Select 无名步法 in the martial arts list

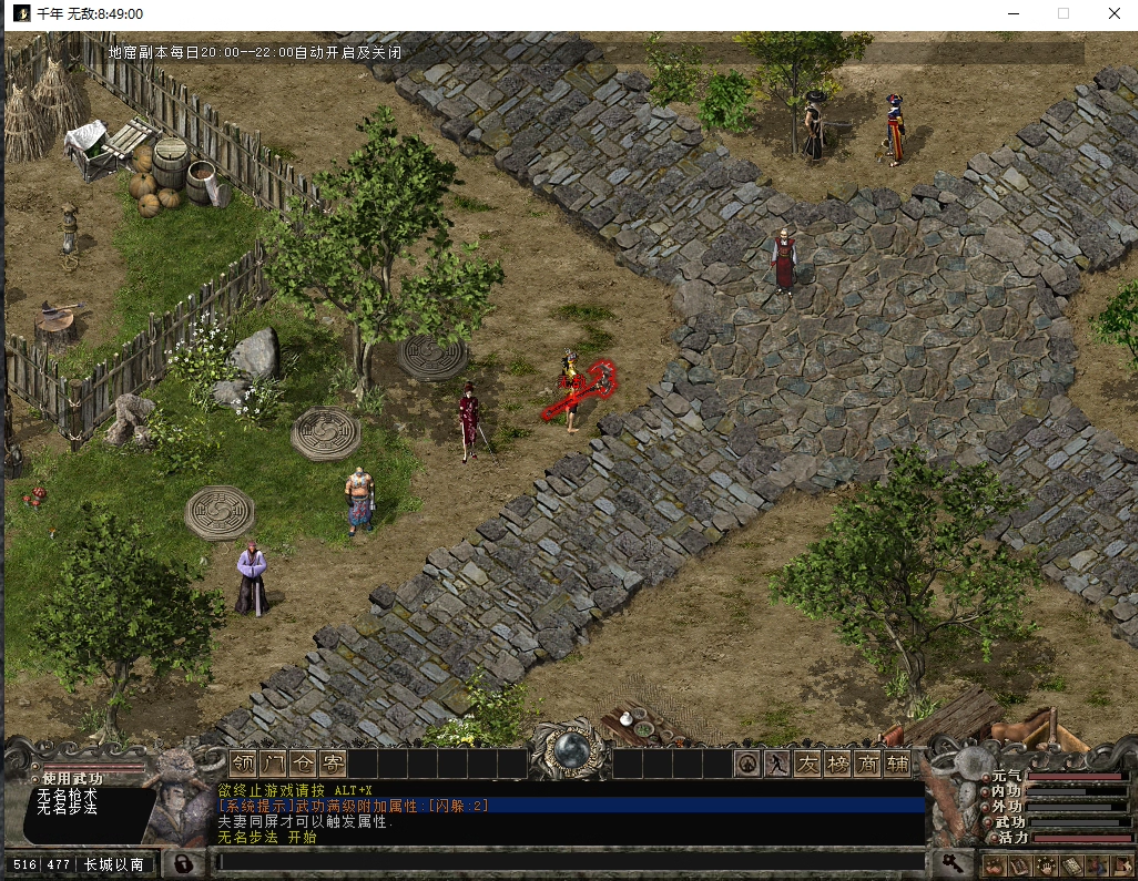(x=67, y=808)
